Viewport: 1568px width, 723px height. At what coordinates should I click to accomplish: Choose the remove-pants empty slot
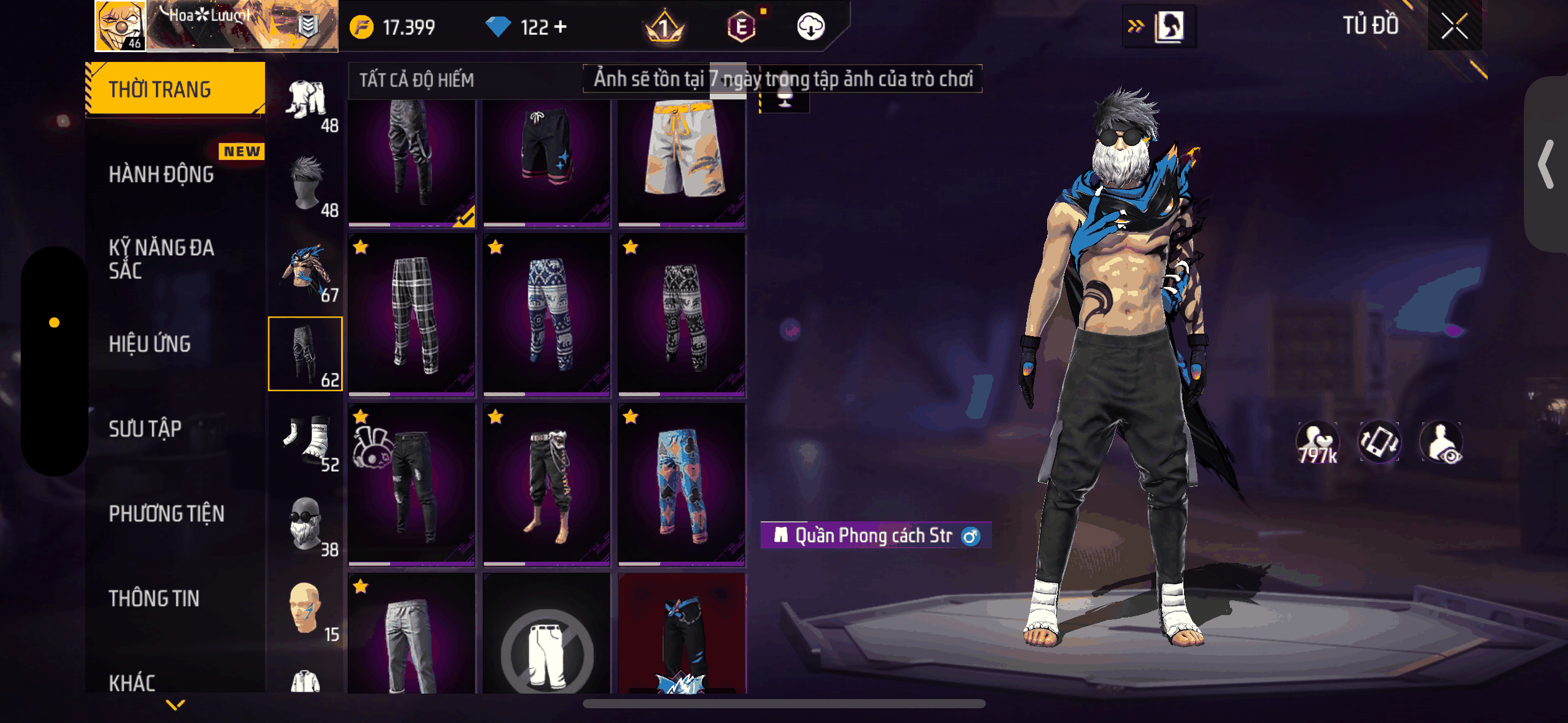[x=547, y=644]
